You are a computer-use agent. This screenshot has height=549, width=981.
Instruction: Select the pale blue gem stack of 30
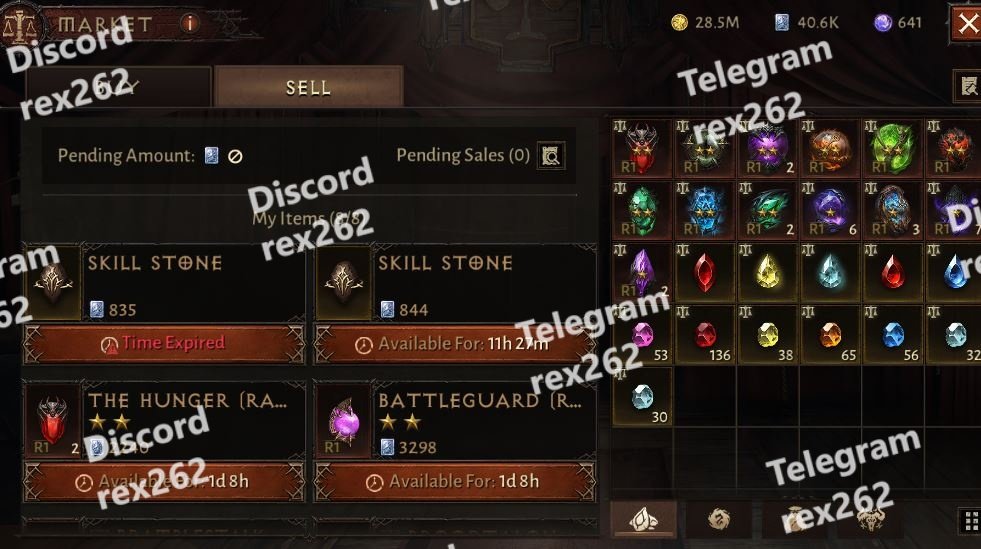pyautogui.click(x=642, y=397)
